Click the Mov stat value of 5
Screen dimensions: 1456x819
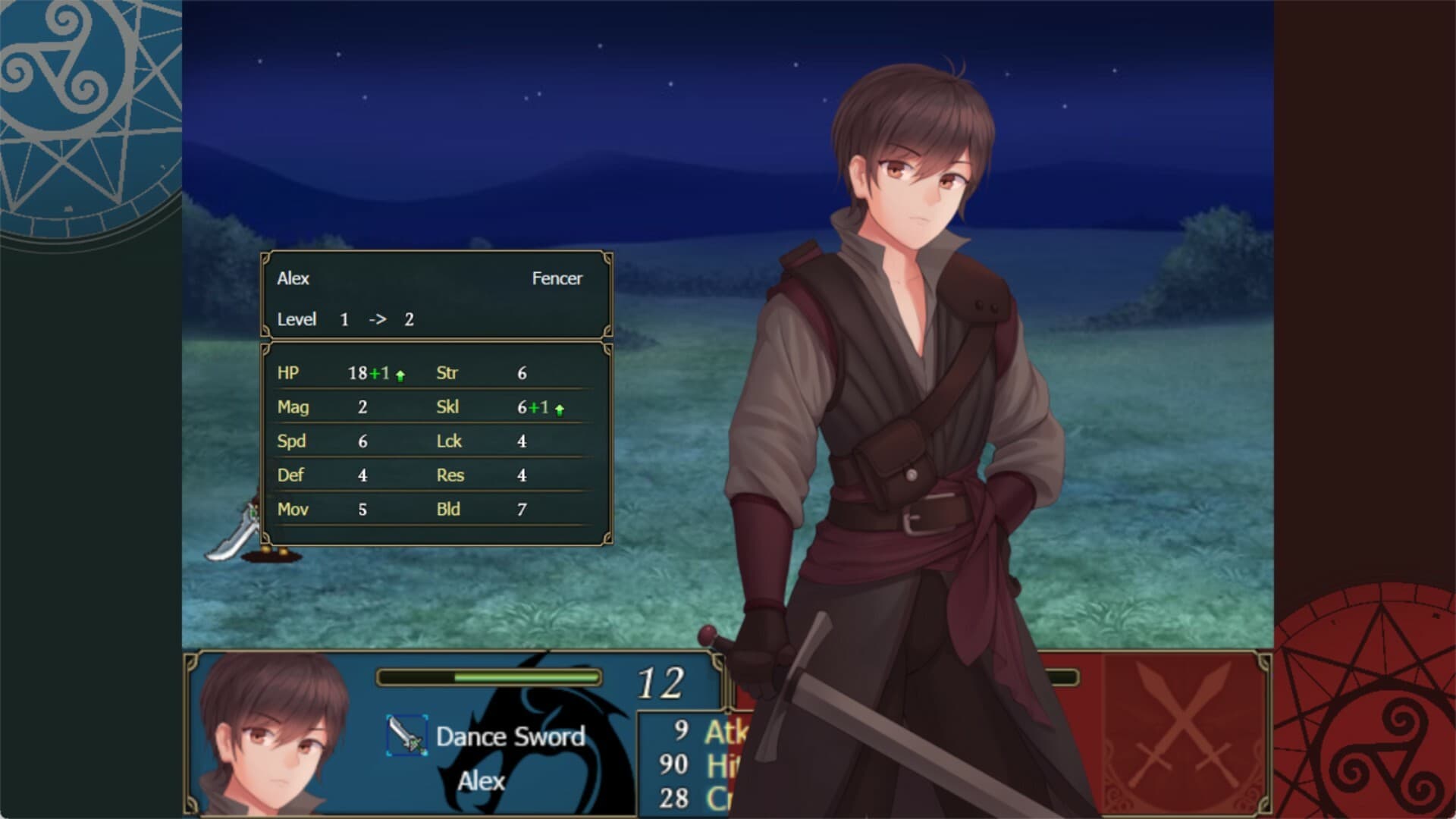362,509
